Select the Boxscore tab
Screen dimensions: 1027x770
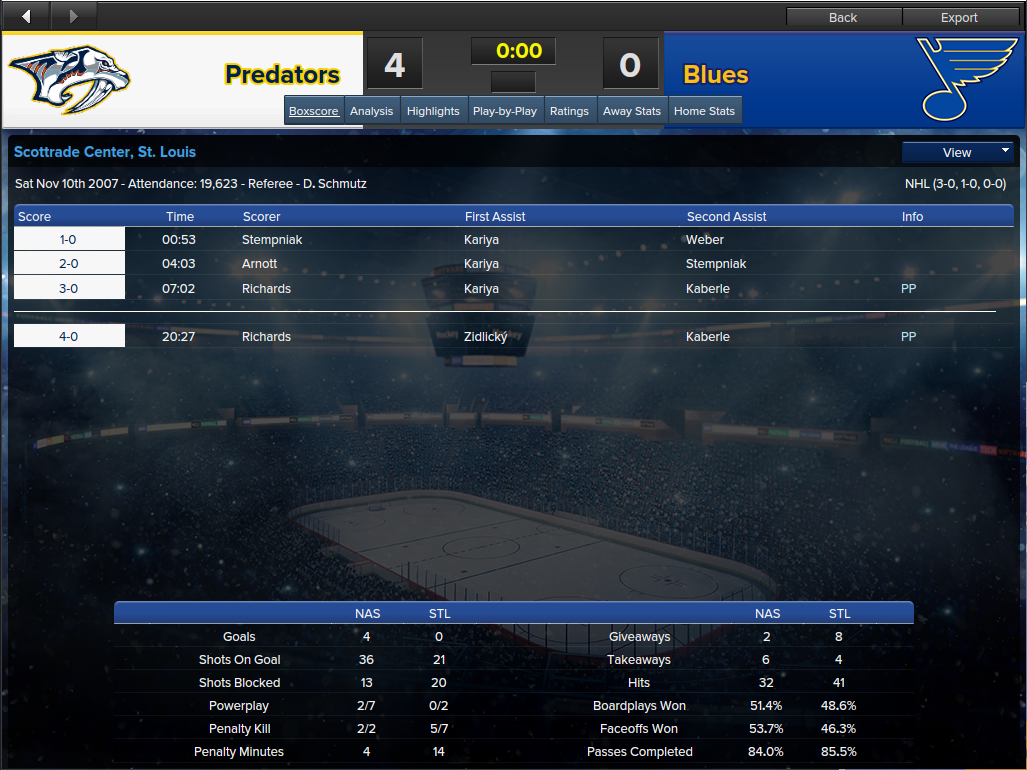coord(314,111)
